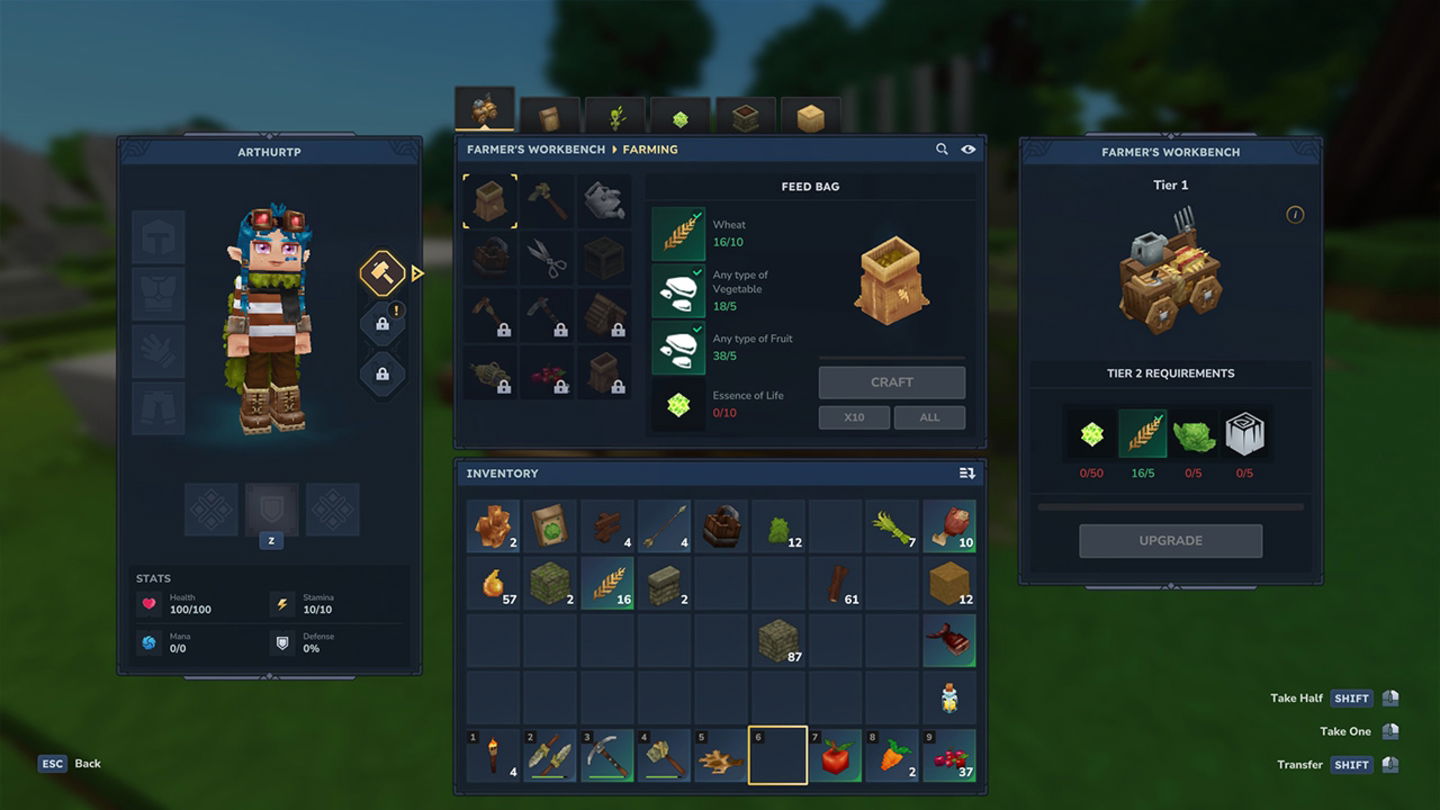The width and height of the screenshot is (1440, 810).
Task: Select the wheat stack in inventory
Action: (x=607, y=583)
